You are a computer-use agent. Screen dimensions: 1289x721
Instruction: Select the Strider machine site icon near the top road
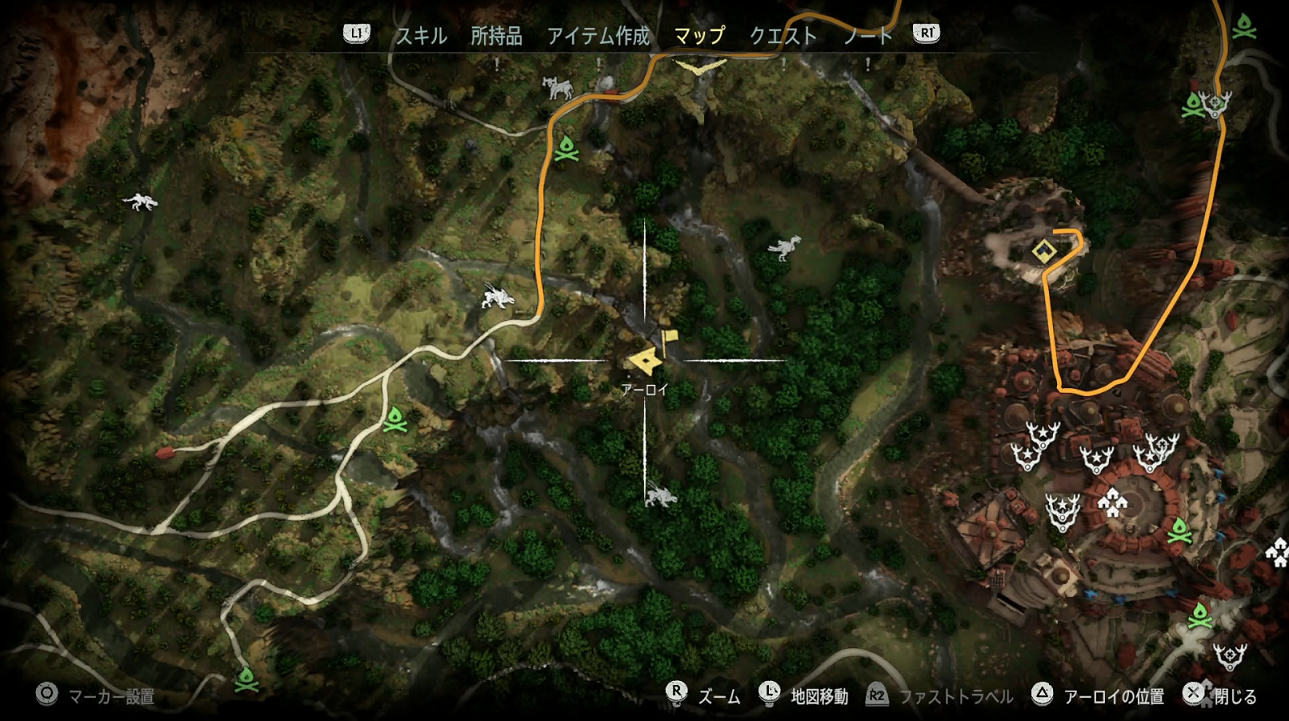[557, 87]
